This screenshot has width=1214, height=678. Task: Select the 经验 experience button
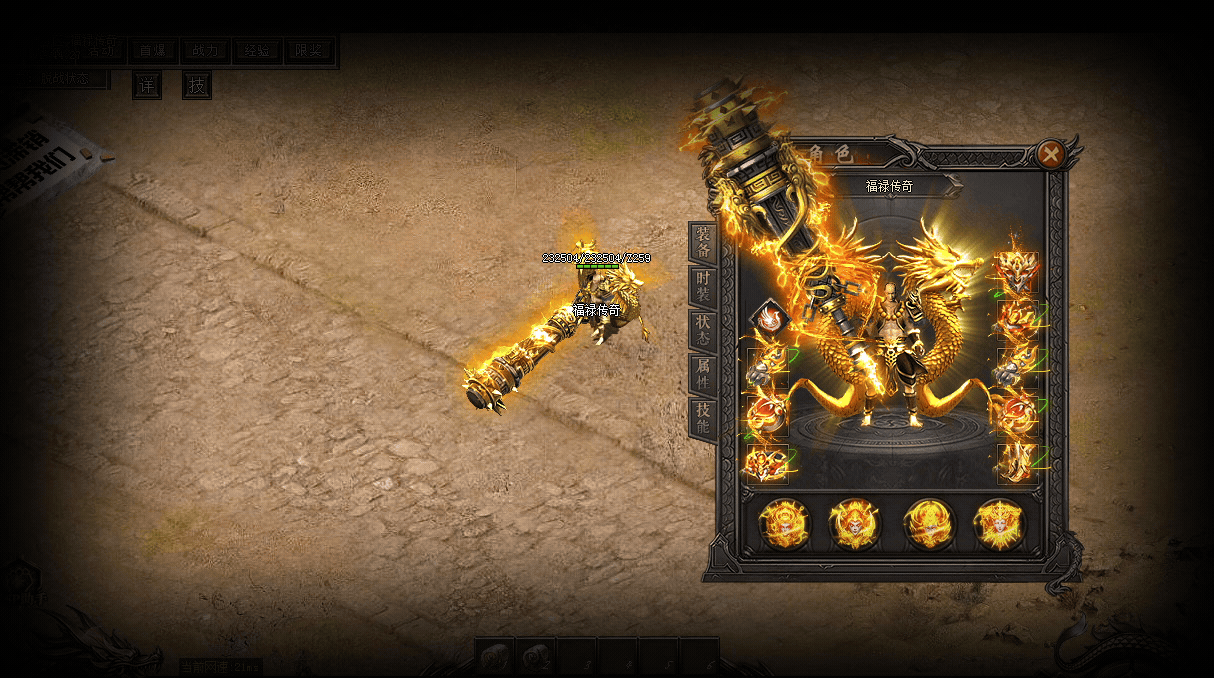(x=257, y=51)
